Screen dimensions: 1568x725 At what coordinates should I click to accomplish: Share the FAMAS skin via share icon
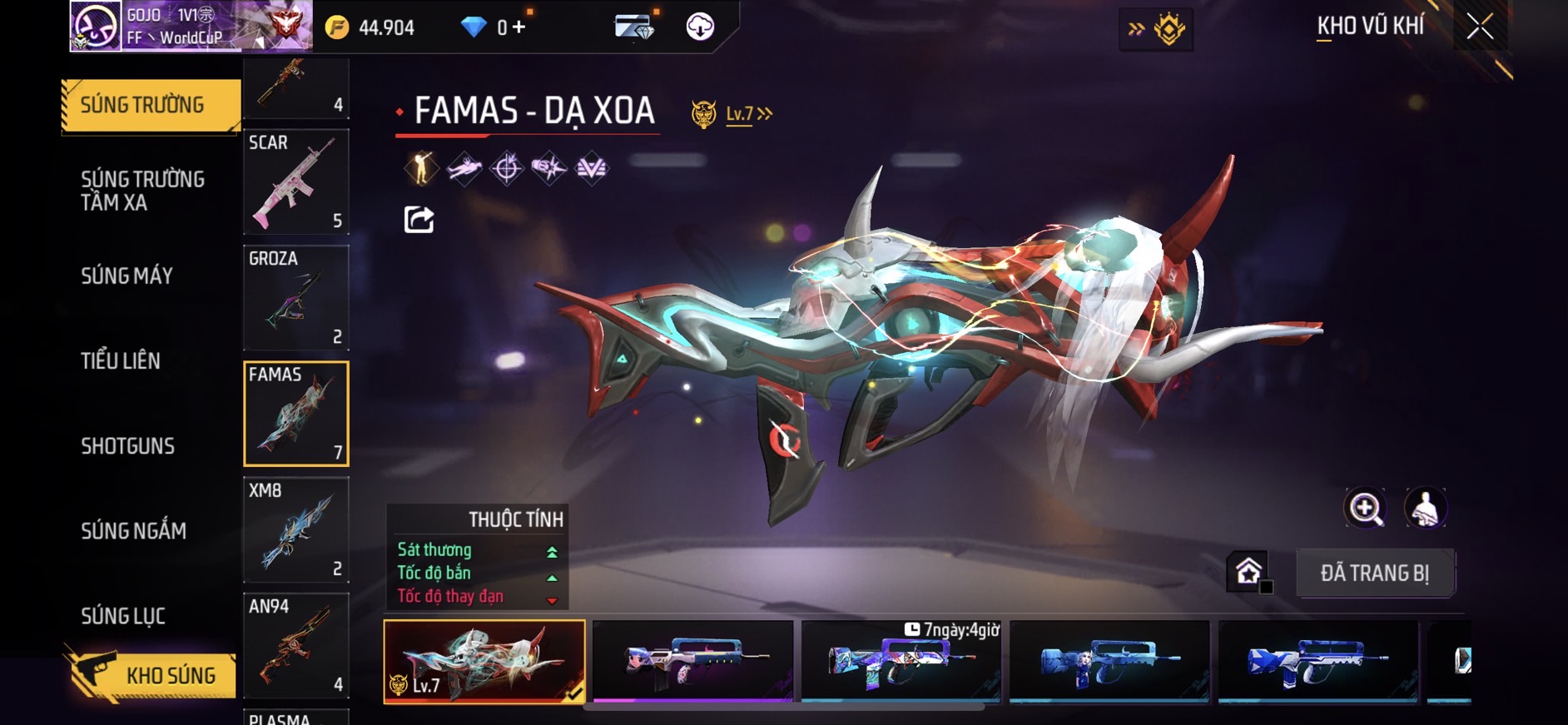(419, 219)
